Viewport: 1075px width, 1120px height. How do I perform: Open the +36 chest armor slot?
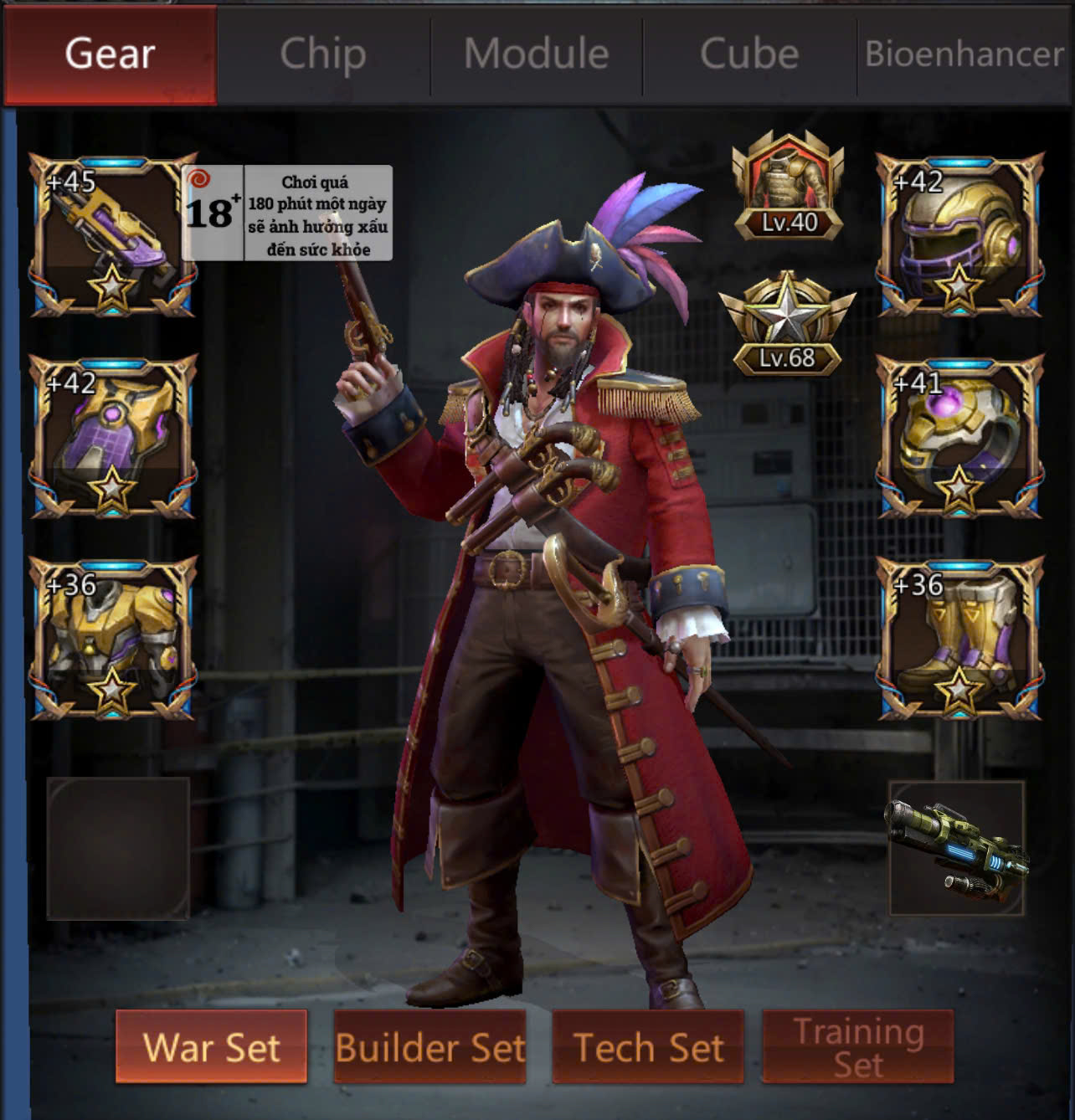113,637
